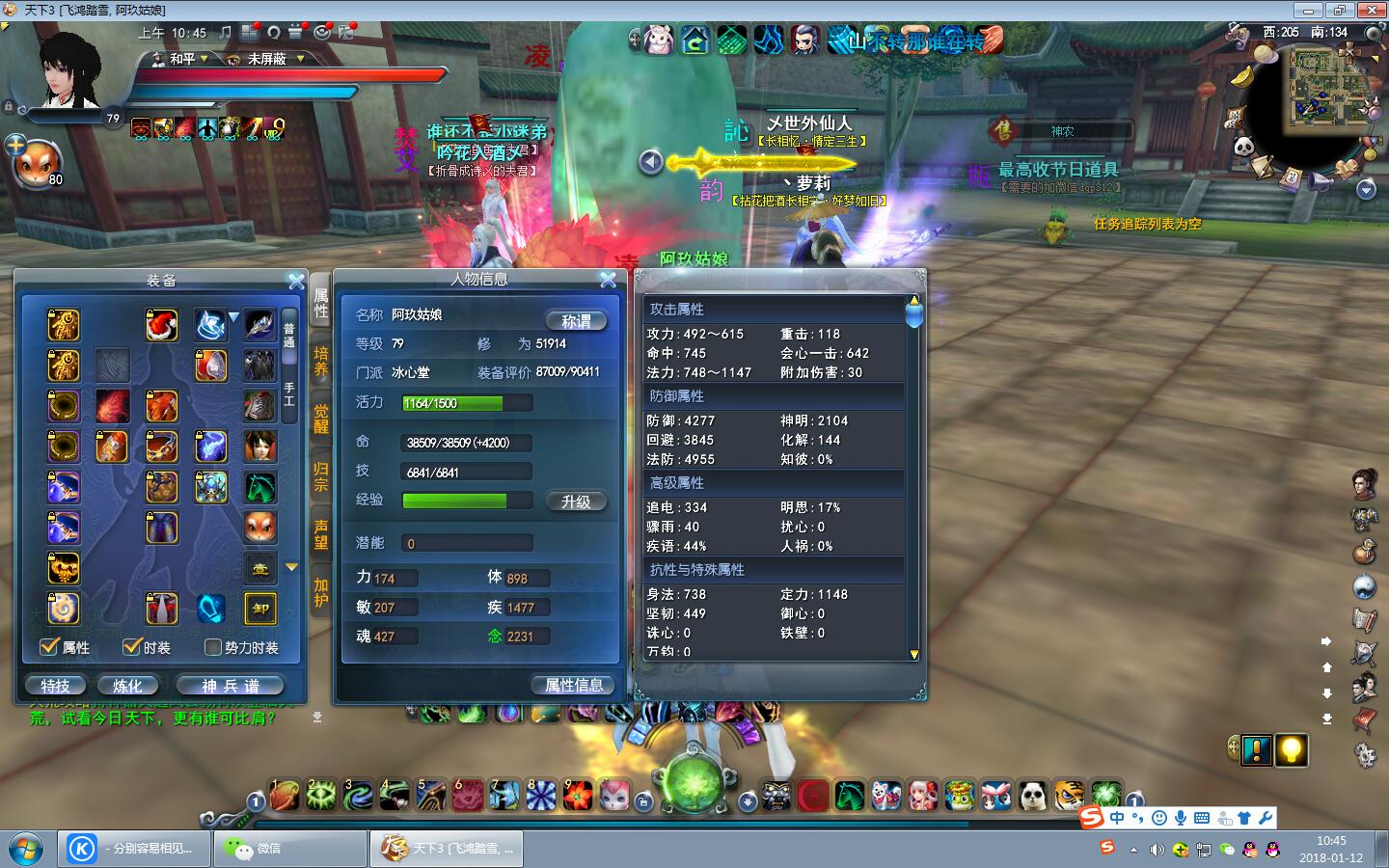This screenshot has height=868, width=1389.
Task: Switch to the 培养 side tab
Action: pyautogui.click(x=321, y=360)
